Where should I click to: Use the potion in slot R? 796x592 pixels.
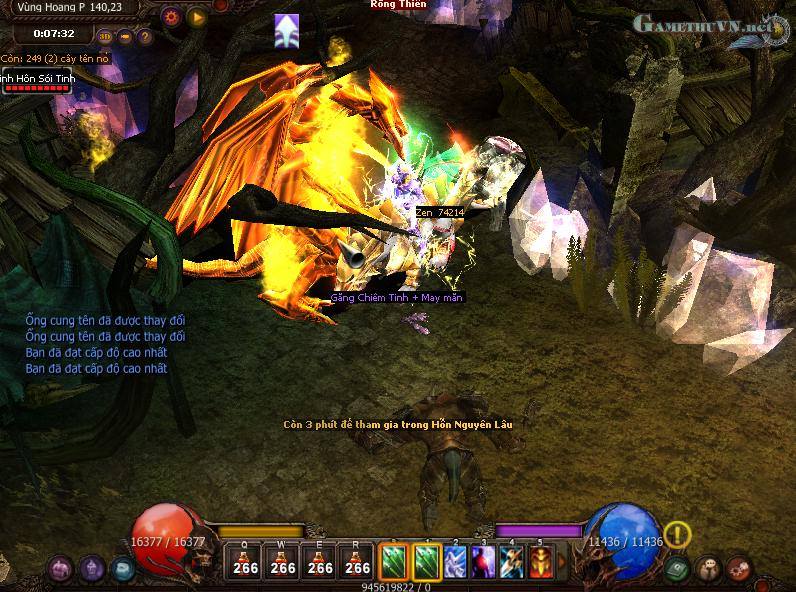coord(357,561)
